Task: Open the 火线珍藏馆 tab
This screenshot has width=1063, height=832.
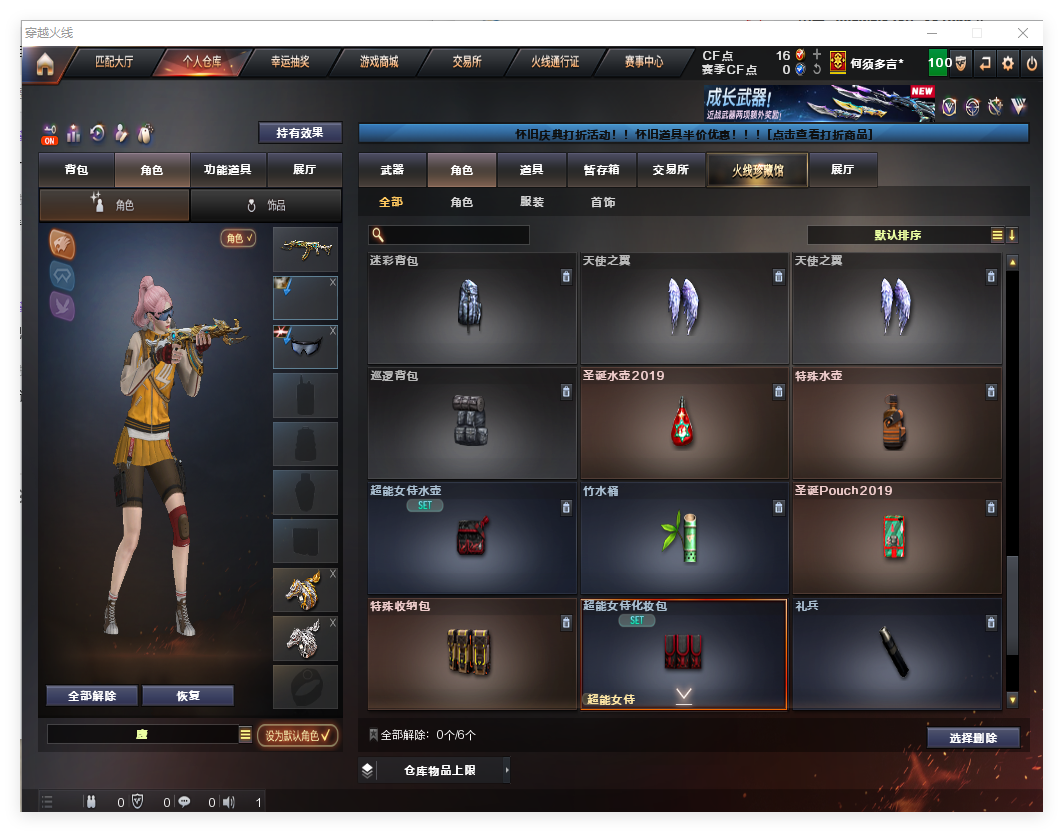Action: 757,171
